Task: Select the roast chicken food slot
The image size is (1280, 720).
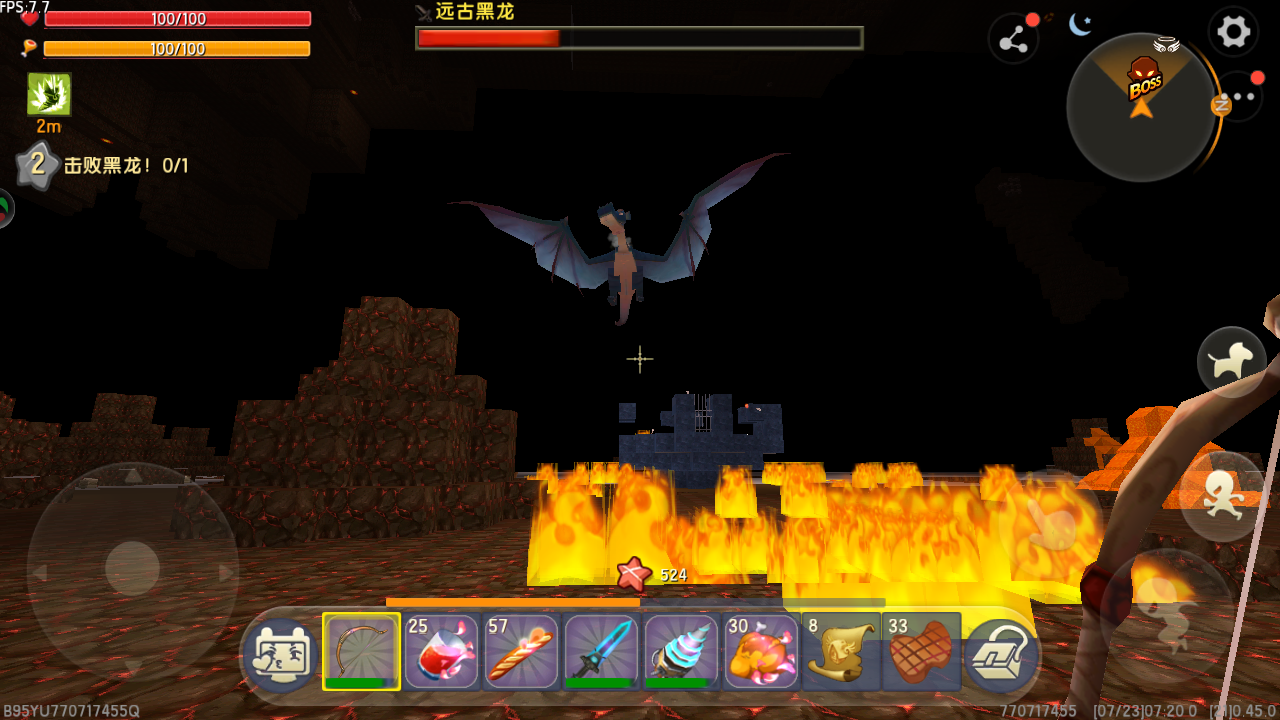Action: pos(761,651)
